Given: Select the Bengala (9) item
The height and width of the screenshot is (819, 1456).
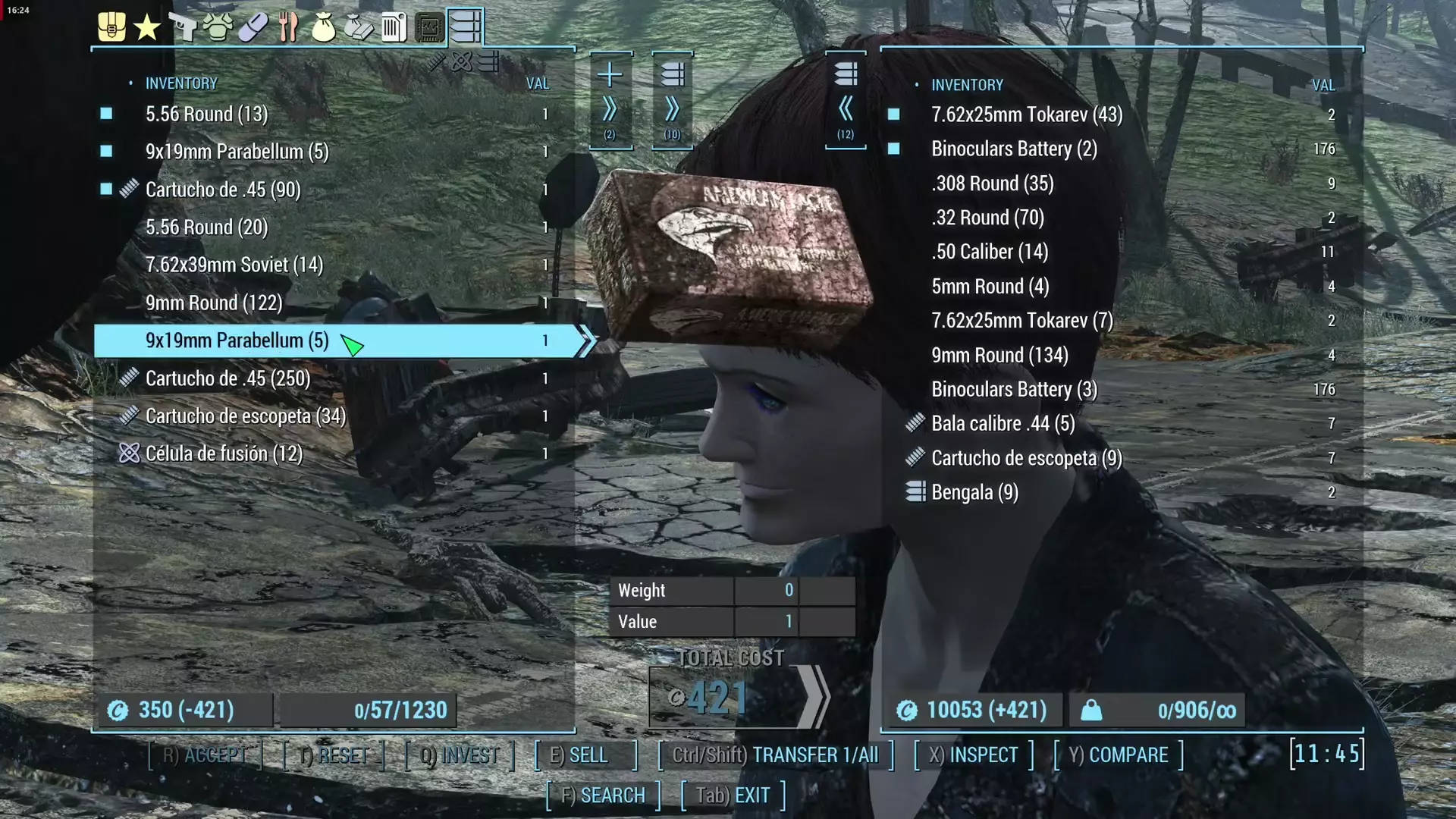Looking at the screenshot, I should [x=974, y=493].
